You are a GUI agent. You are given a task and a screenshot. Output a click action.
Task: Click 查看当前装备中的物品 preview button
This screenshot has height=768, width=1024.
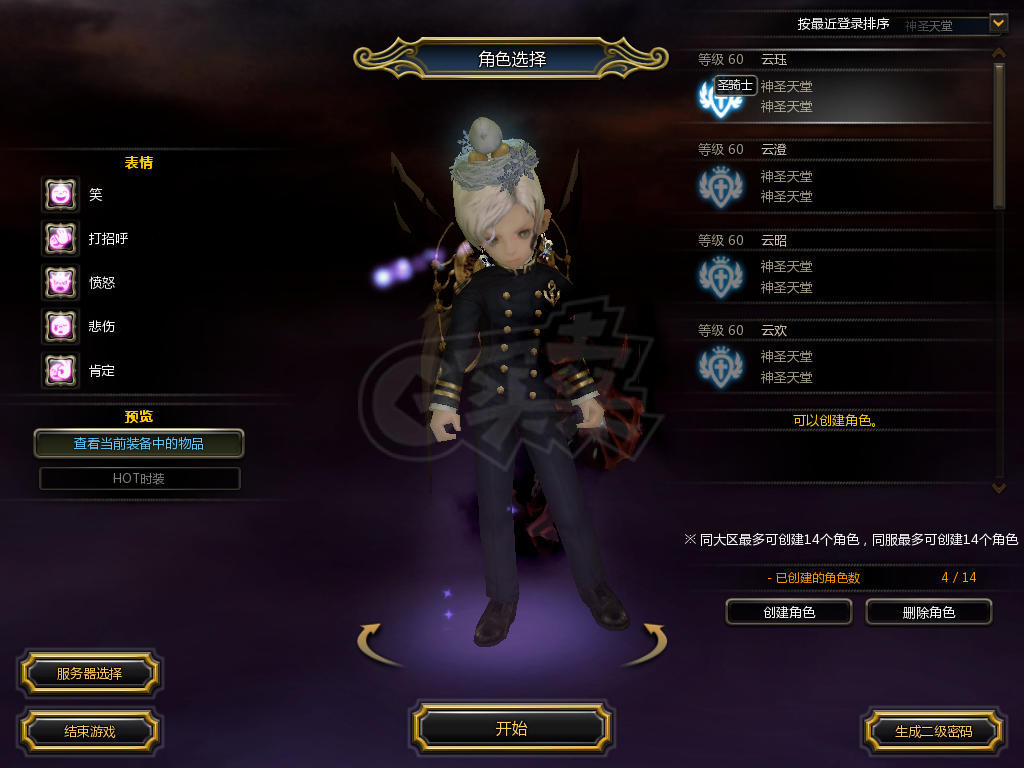pyautogui.click(x=139, y=443)
